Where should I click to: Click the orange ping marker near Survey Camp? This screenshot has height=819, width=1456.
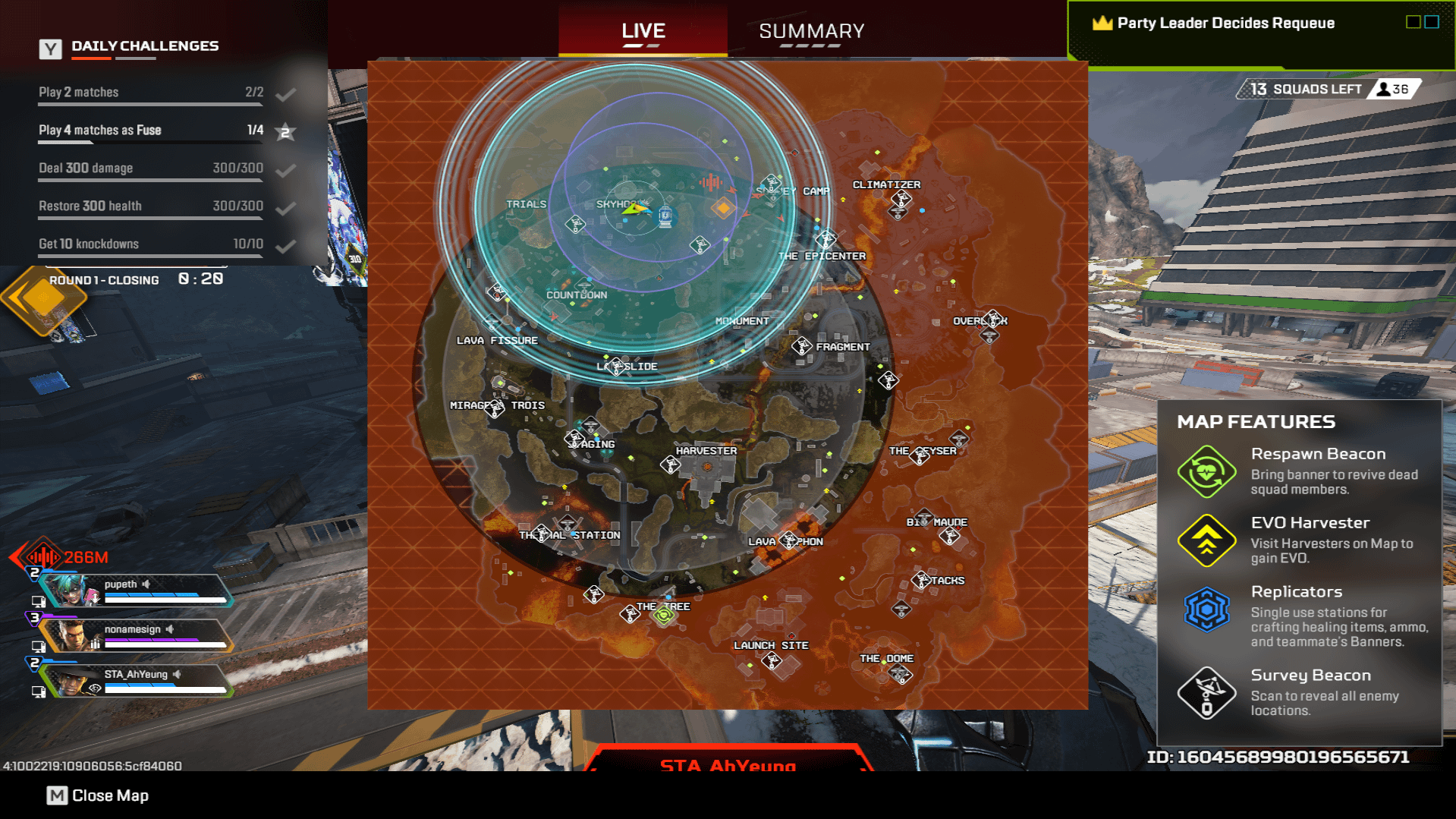pyautogui.click(x=723, y=207)
